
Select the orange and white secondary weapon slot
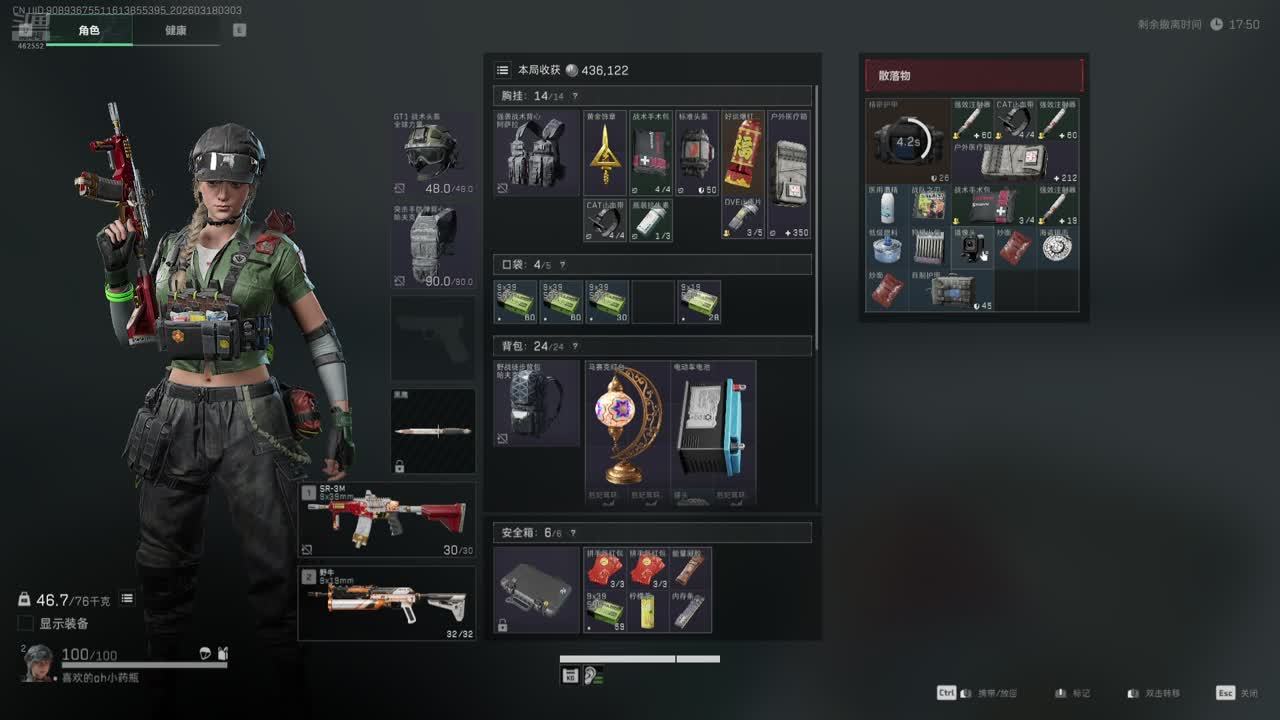click(x=387, y=602)
